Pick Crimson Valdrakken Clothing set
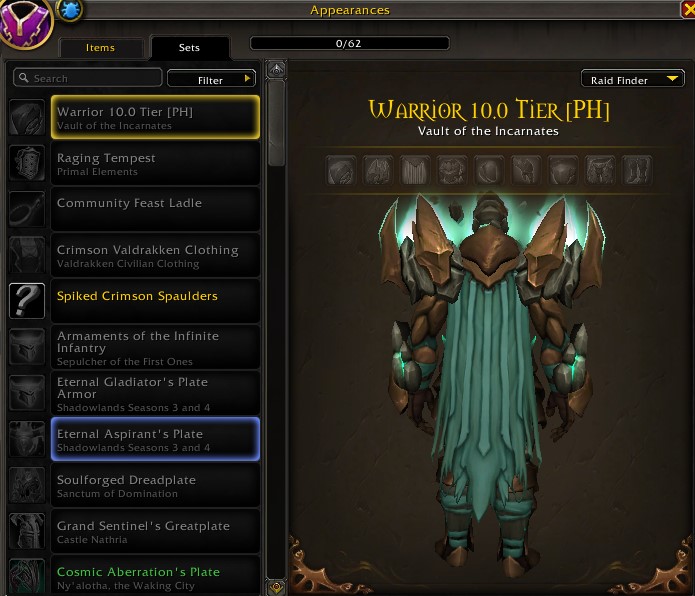The image size is (695, 596). 154,255
